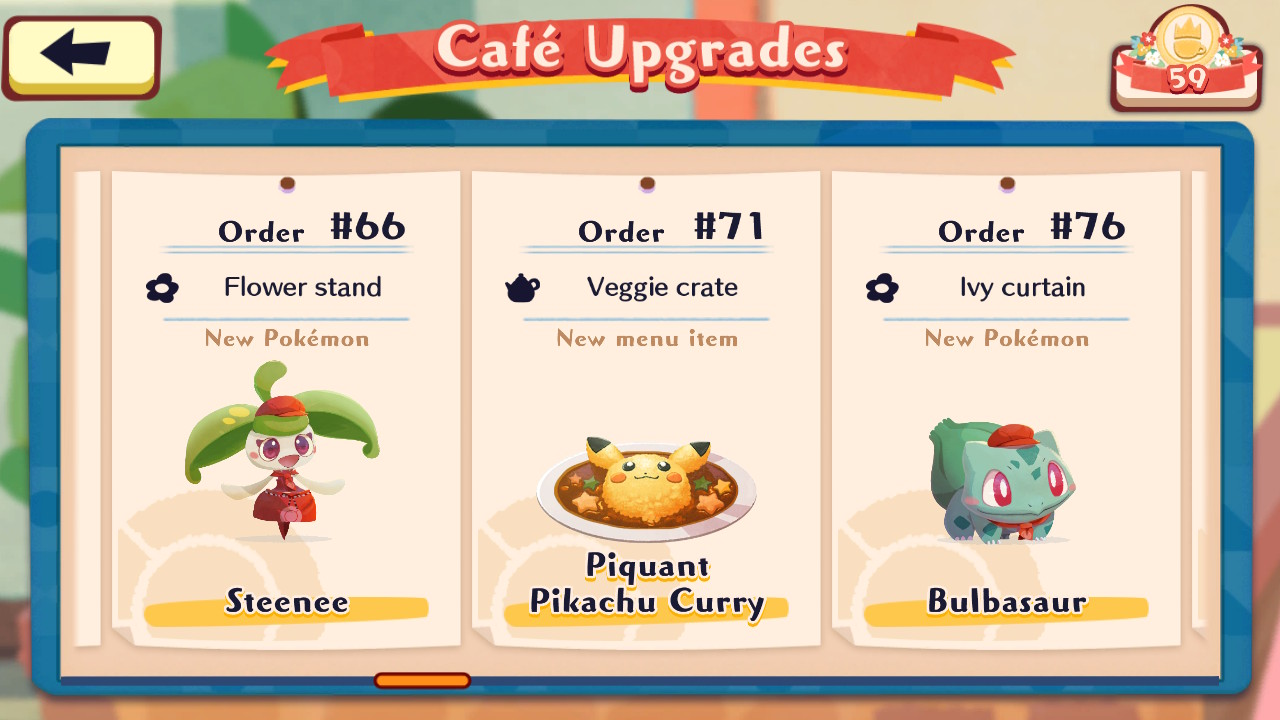This screenshot has height=720, width=1280.
Task: Select the Order #66 Steenee card
Action: tap(286, 410)
